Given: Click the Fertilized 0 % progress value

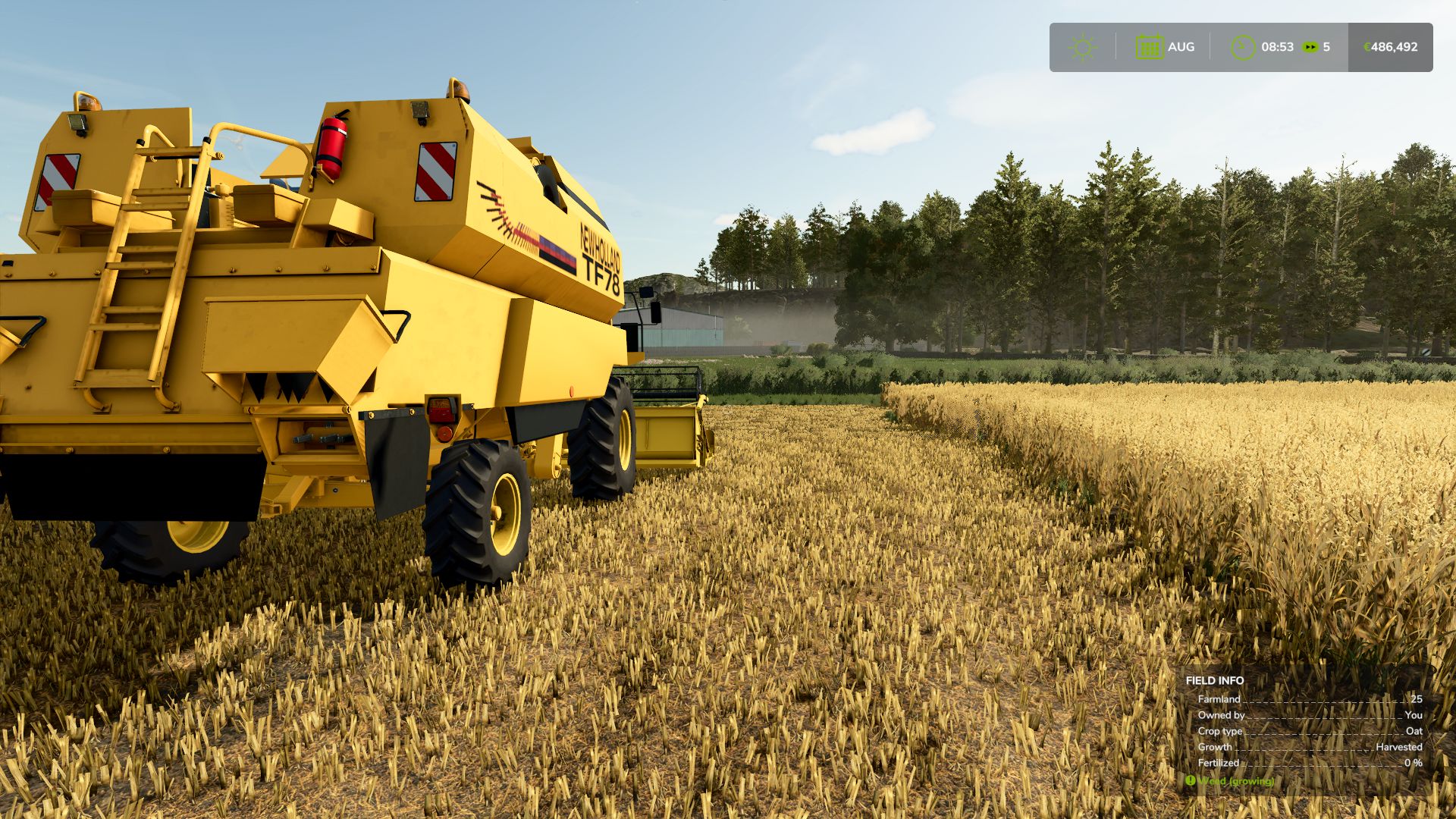Looking at the screenshot, I should 1416,763.
